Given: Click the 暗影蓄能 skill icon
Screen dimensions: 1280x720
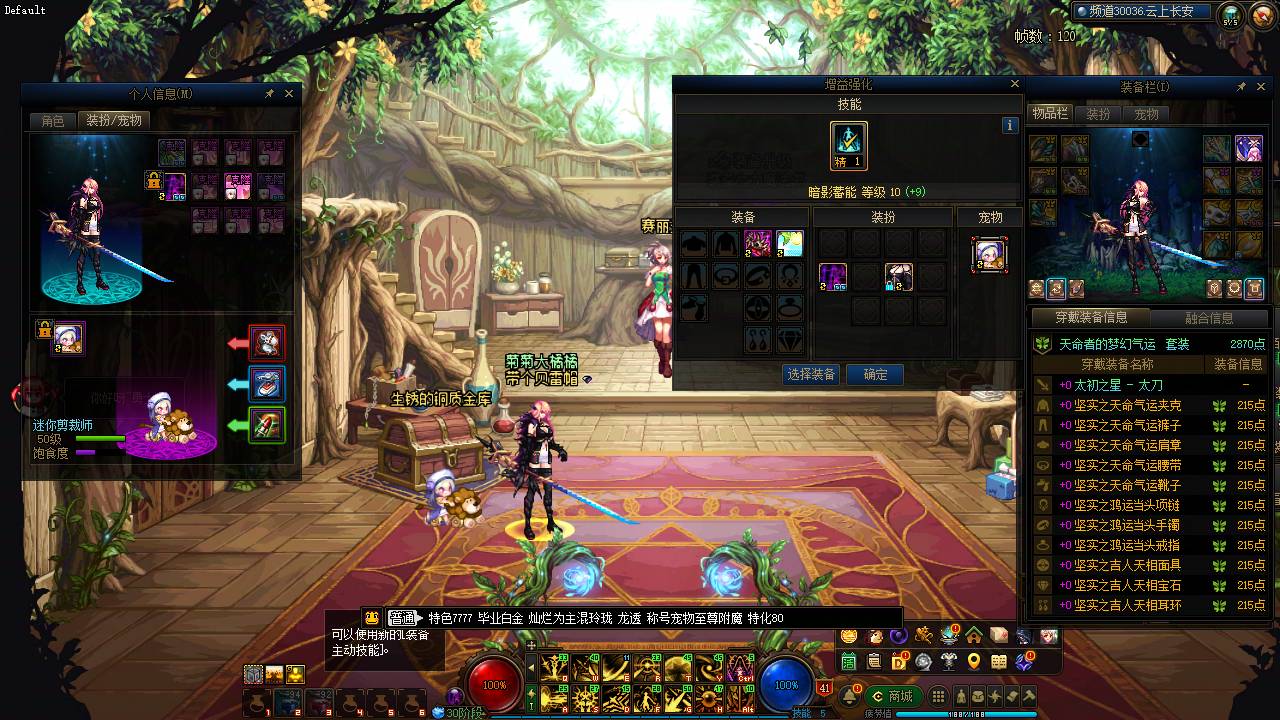Looking at the screenshot, I should [x=849, y=142].
